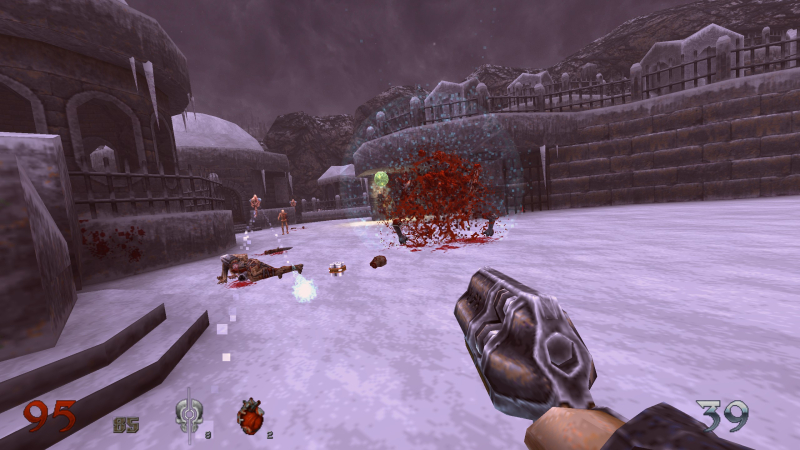Select the silver skull artifact icon

pyautogui.click(x=188, y=416)
